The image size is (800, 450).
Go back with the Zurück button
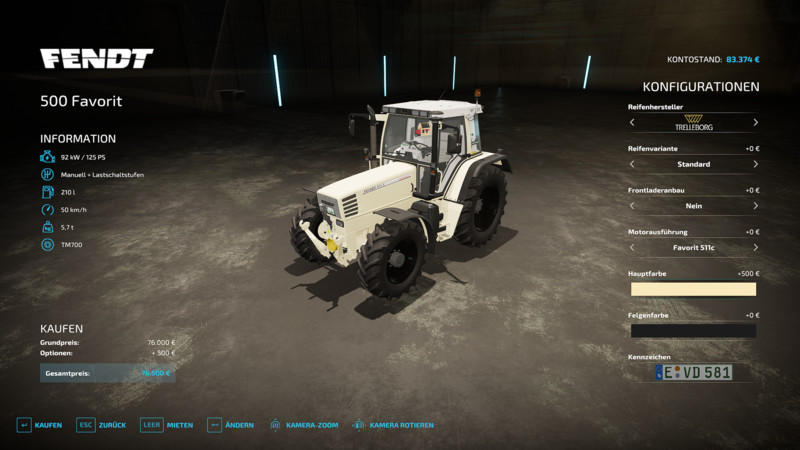point(101,425)
